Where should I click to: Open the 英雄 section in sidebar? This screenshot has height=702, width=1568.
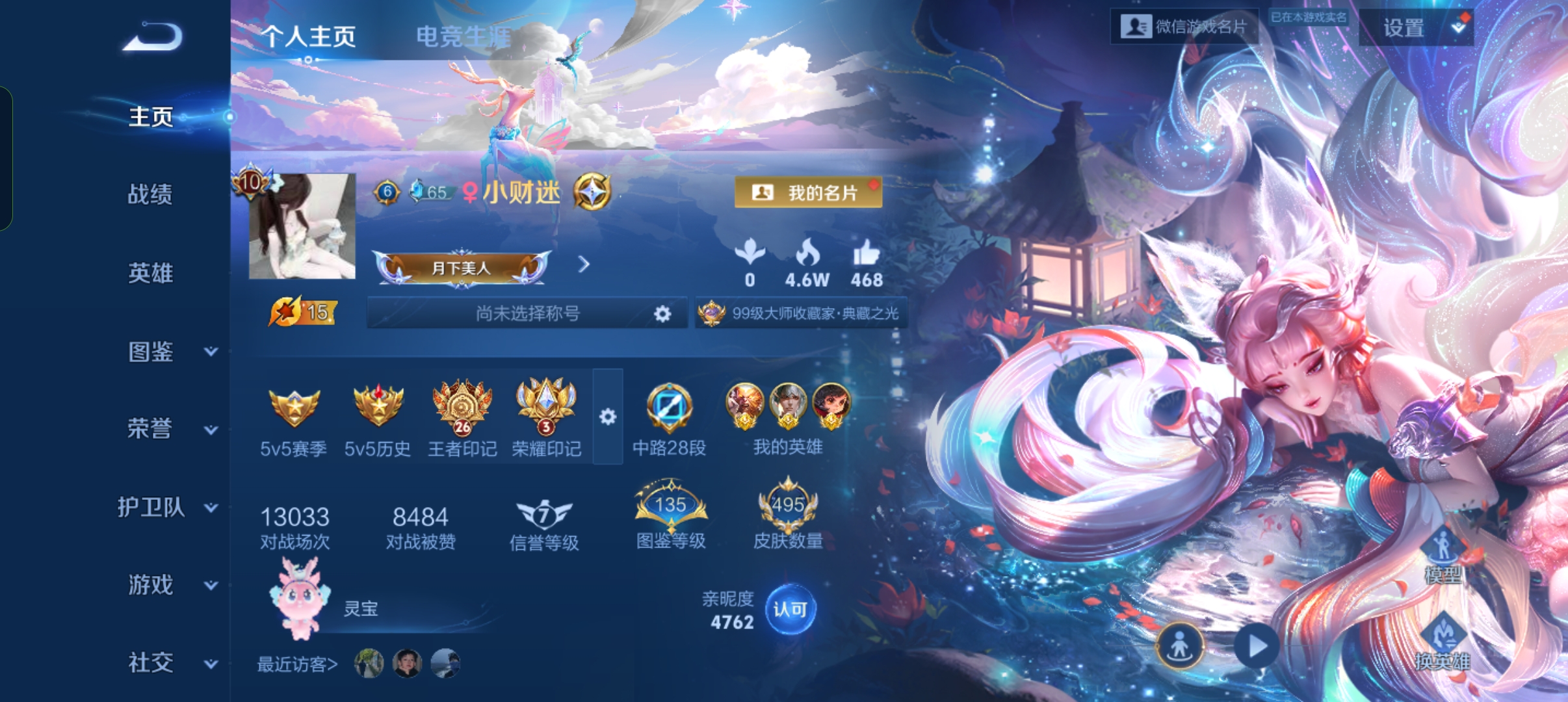point(150,273)
